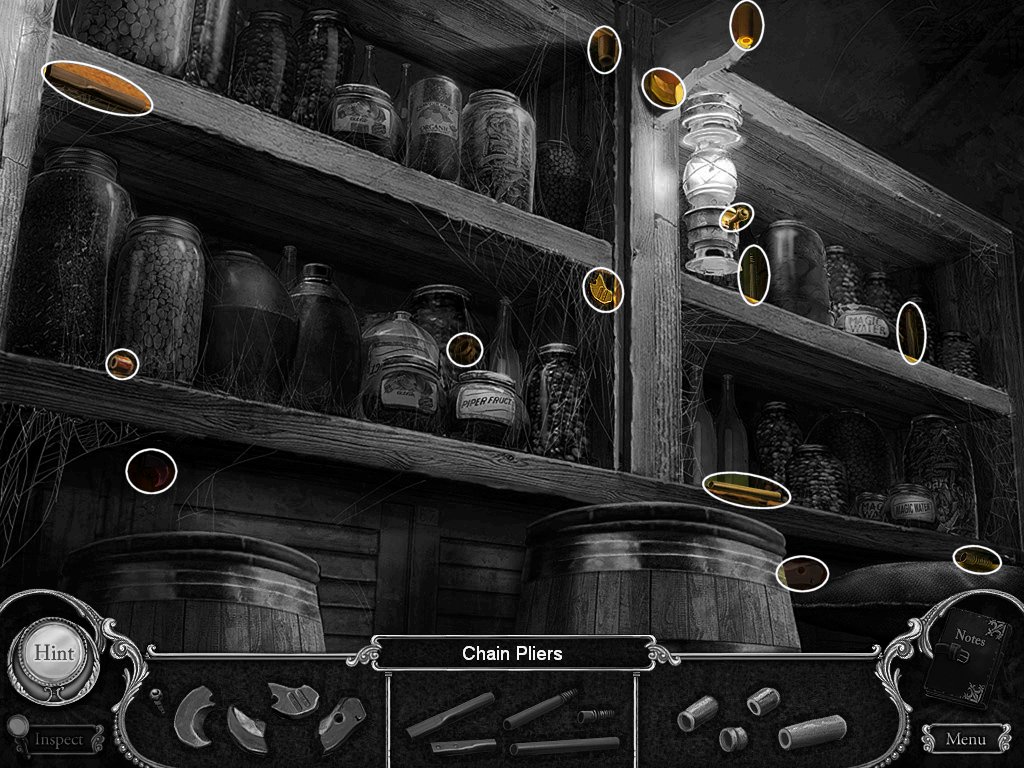Open the Notes journal book
The image size is (1024, 768).
point(965,657)
